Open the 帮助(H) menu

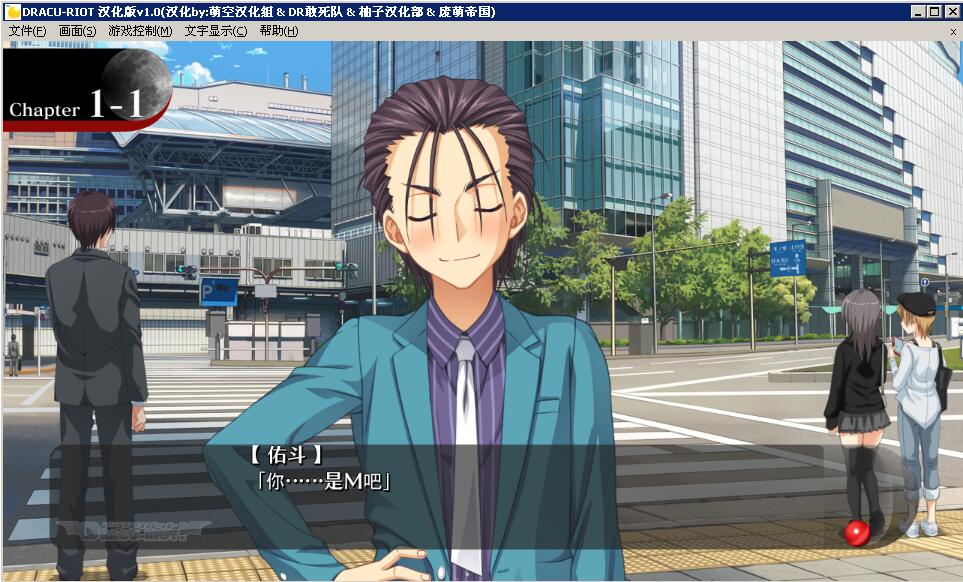click(278, 31)
